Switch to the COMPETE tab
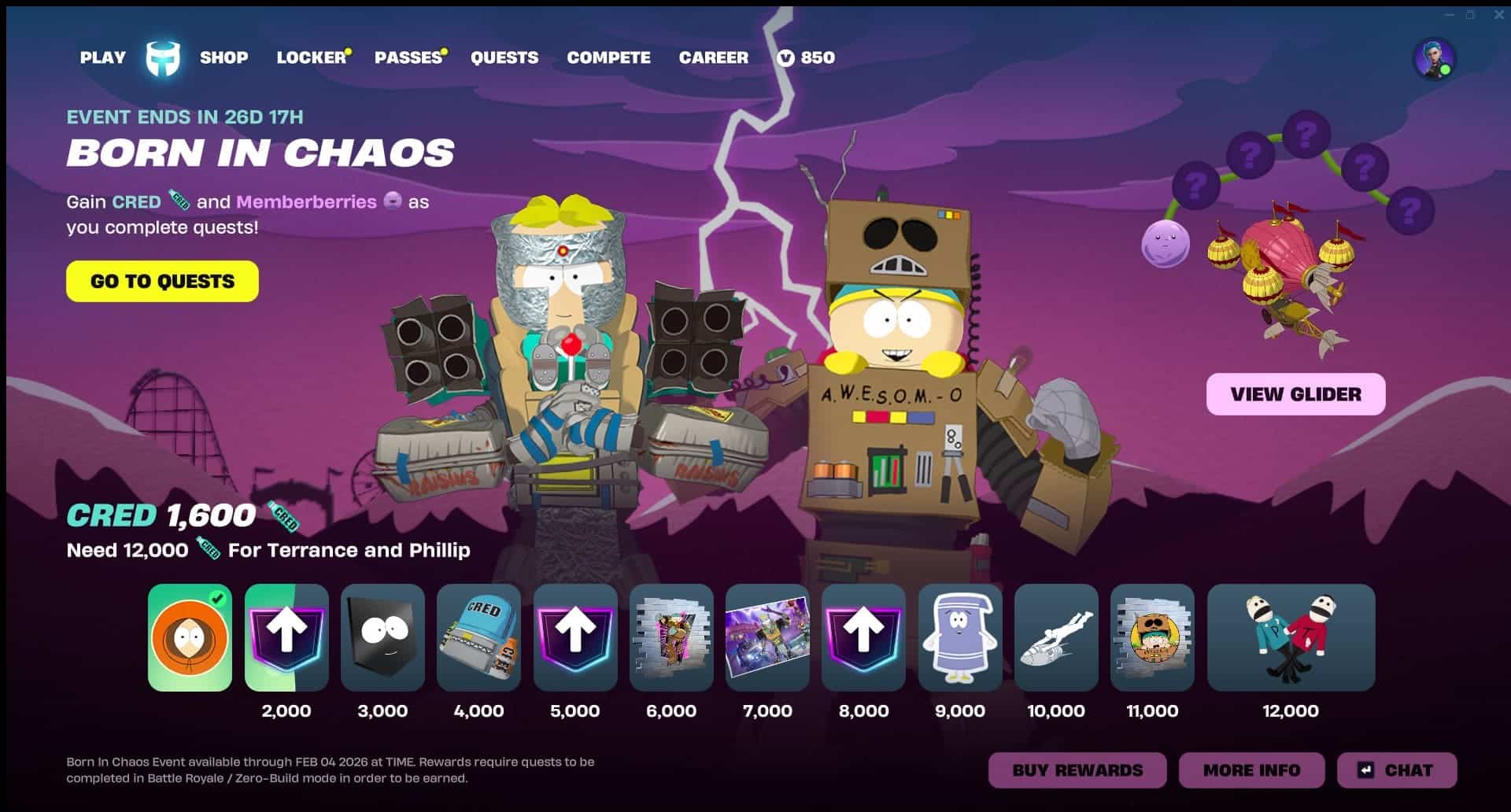 pos(608,57)
